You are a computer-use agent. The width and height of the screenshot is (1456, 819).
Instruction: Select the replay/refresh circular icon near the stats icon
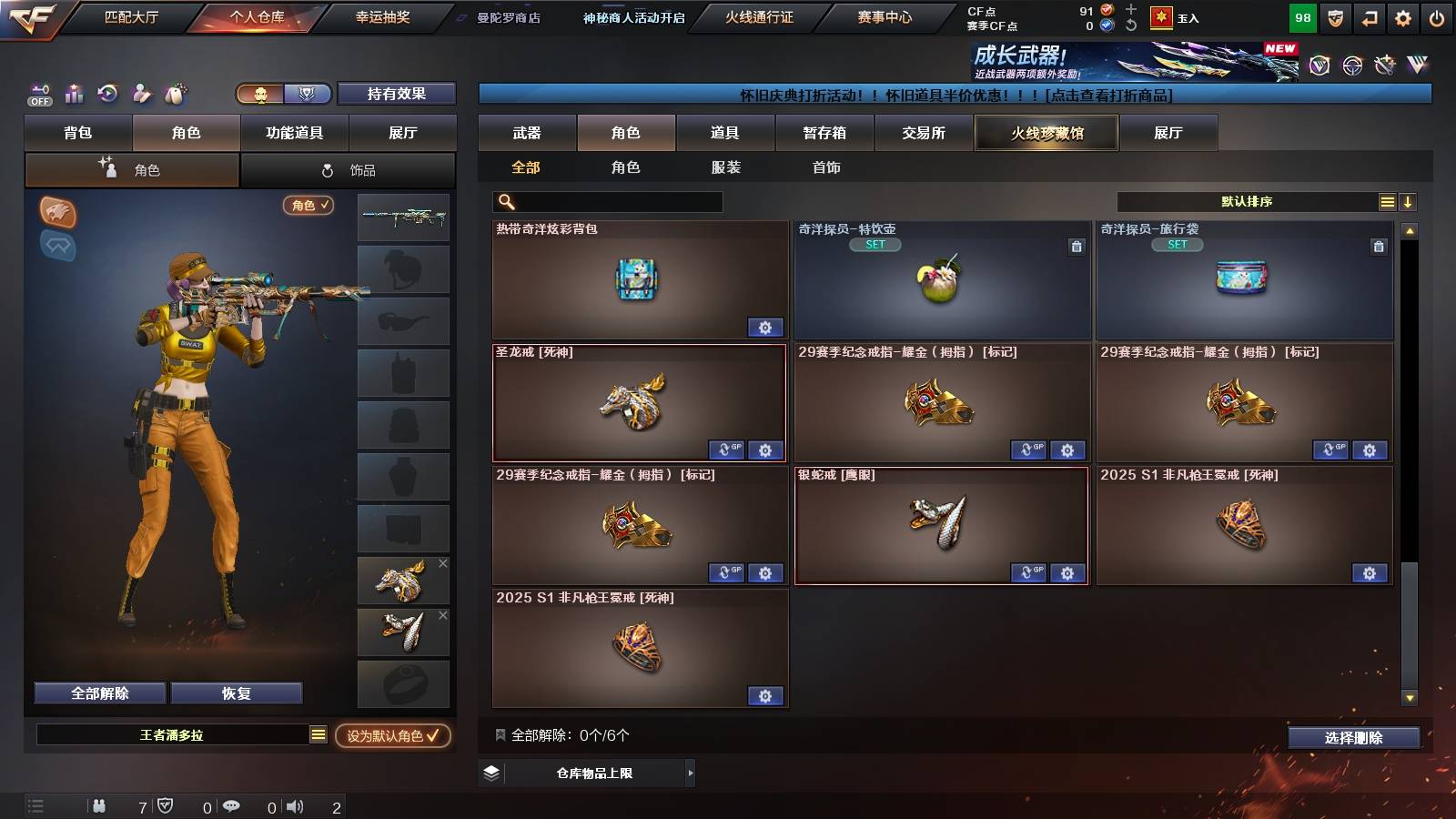tap(106, 92)
